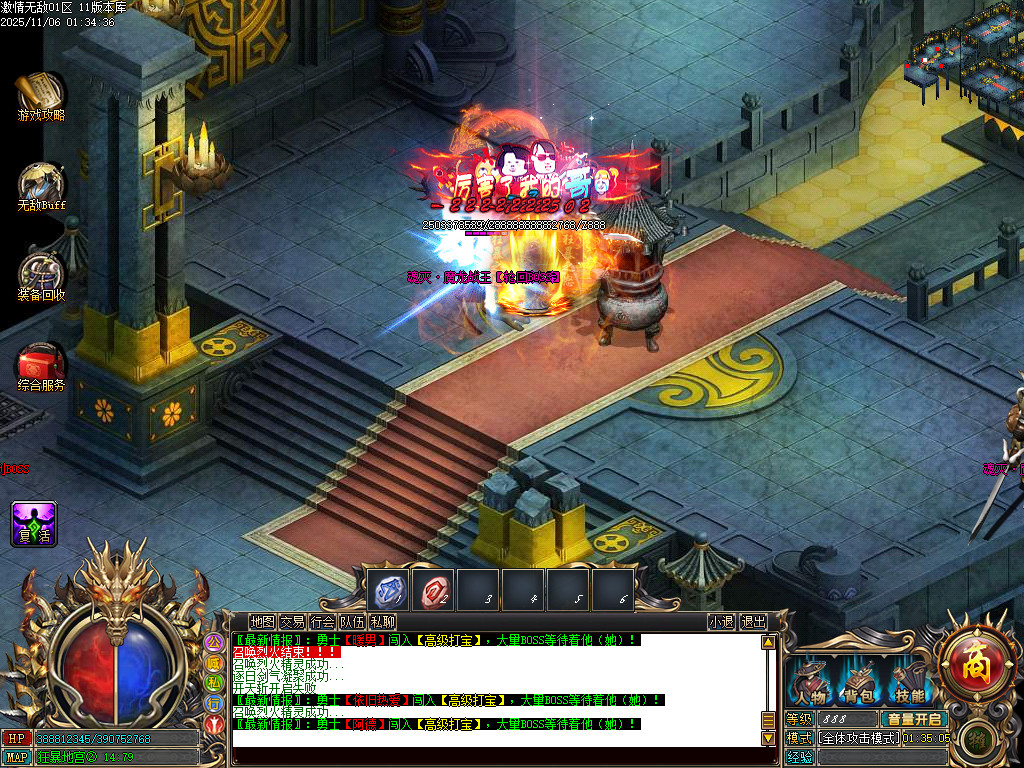Open the 行会 guild tab

322,621
